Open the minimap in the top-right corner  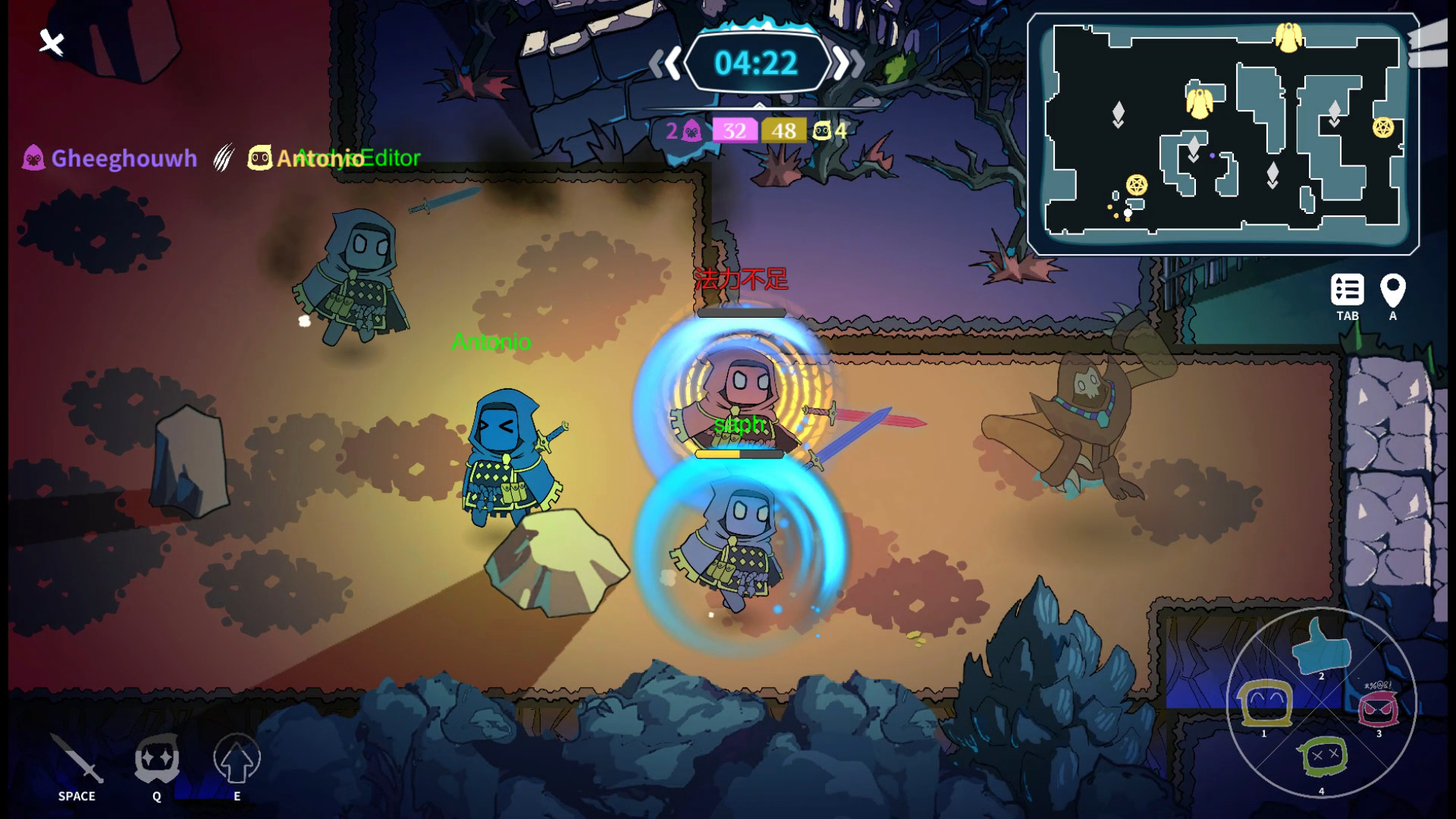[x=1225, y=131]
